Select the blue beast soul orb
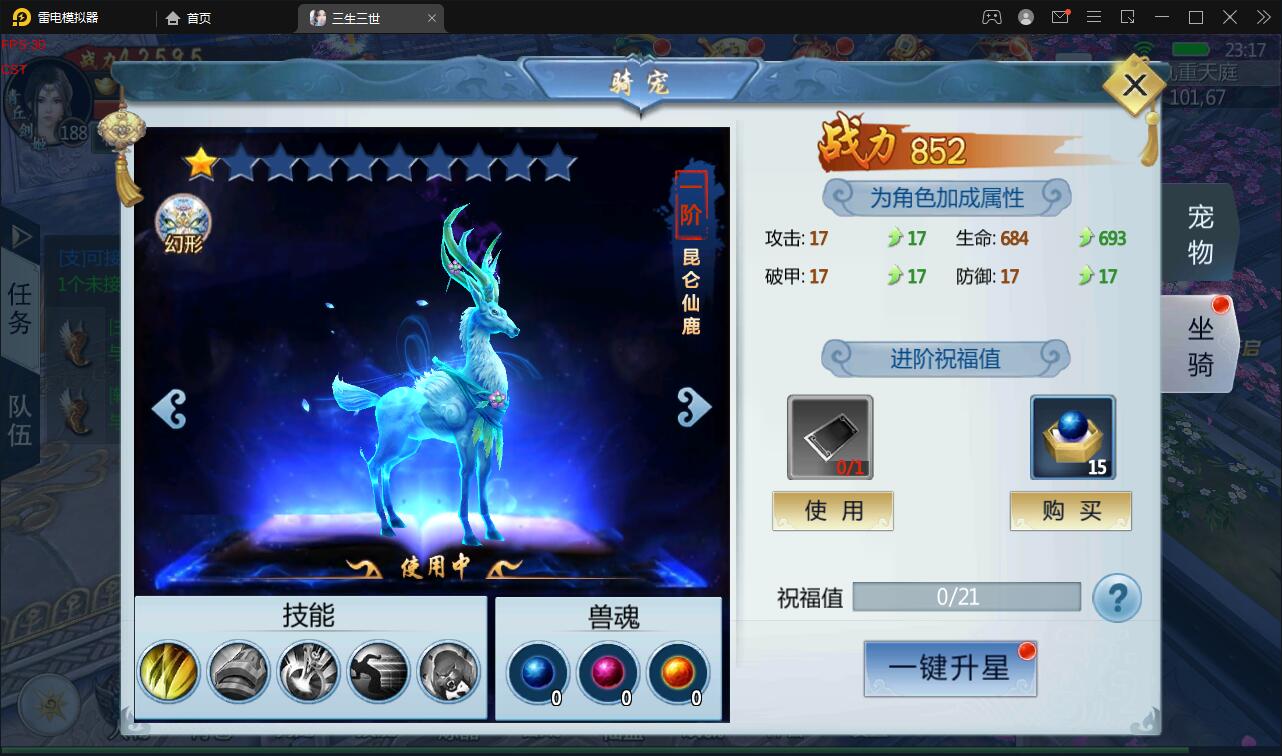 coord(537,671)
